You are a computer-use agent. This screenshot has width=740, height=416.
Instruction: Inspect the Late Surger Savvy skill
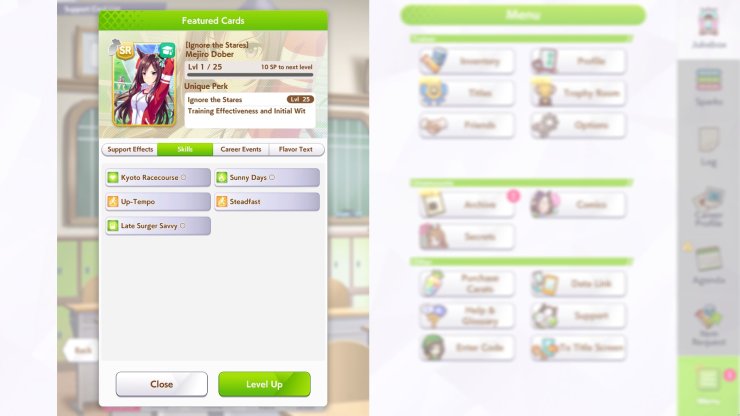point(158,226)
